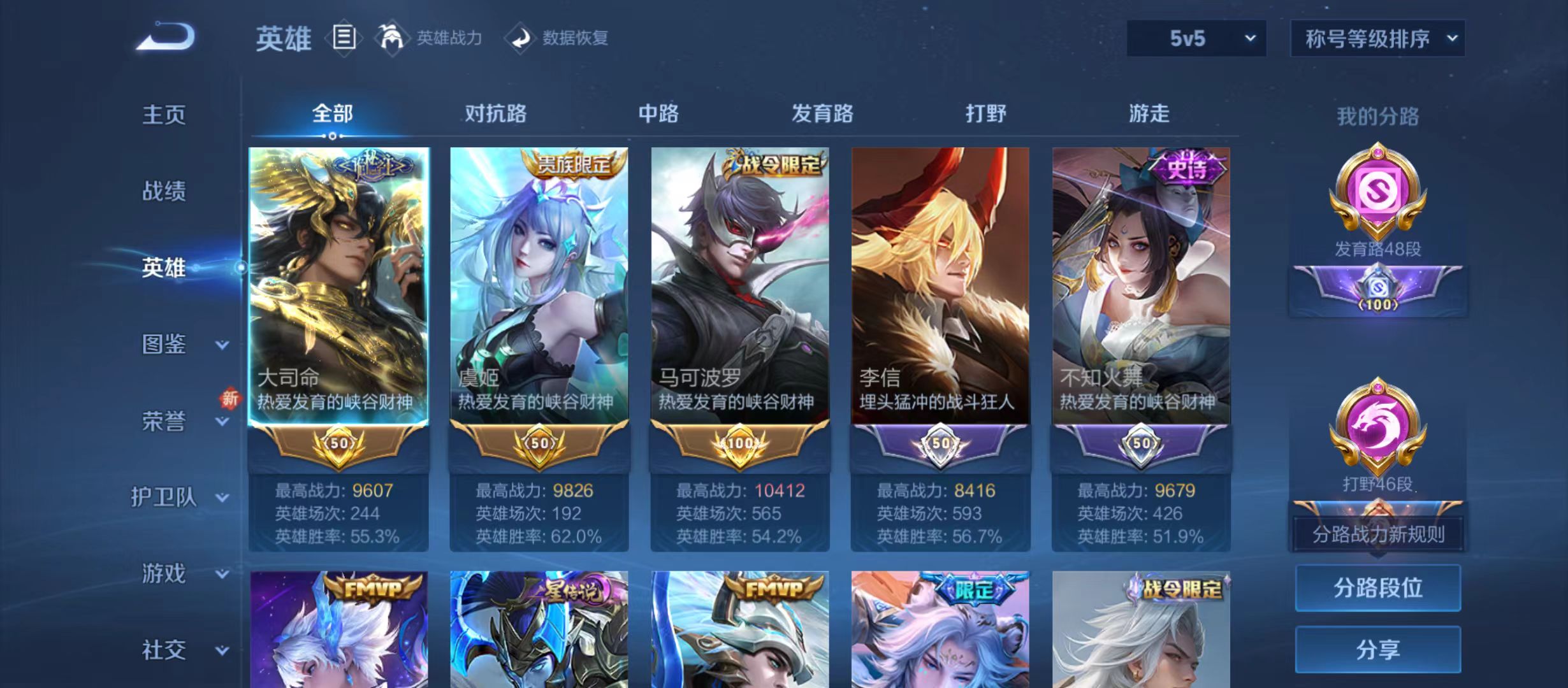
Task: Open the hero list icon beside 英雄 title
Action: pyautogui.click(x=344, y=38)
